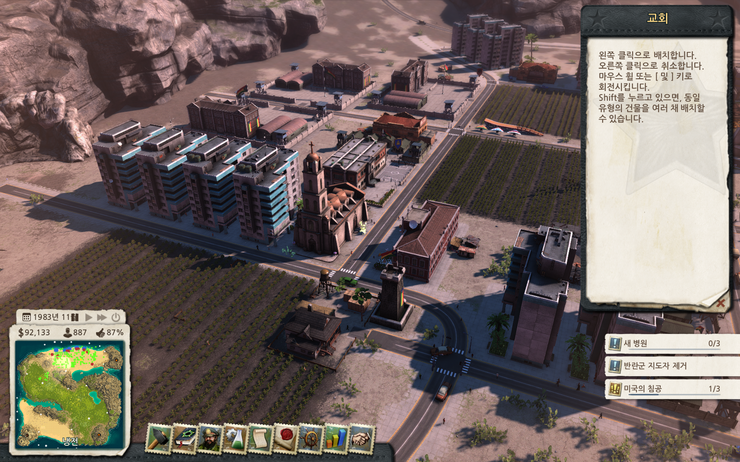Viewport: 740px width, 462px height.
Task: Open the scroll edicts menu
Action: click(x=260, y=438)
